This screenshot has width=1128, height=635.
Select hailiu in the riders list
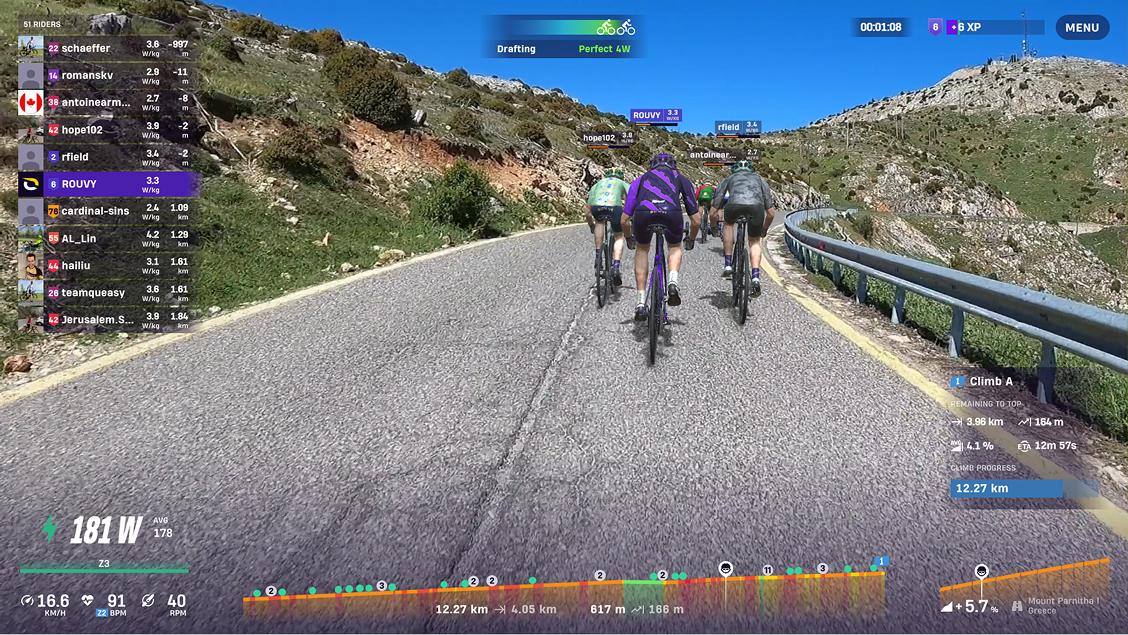point(107,265)
